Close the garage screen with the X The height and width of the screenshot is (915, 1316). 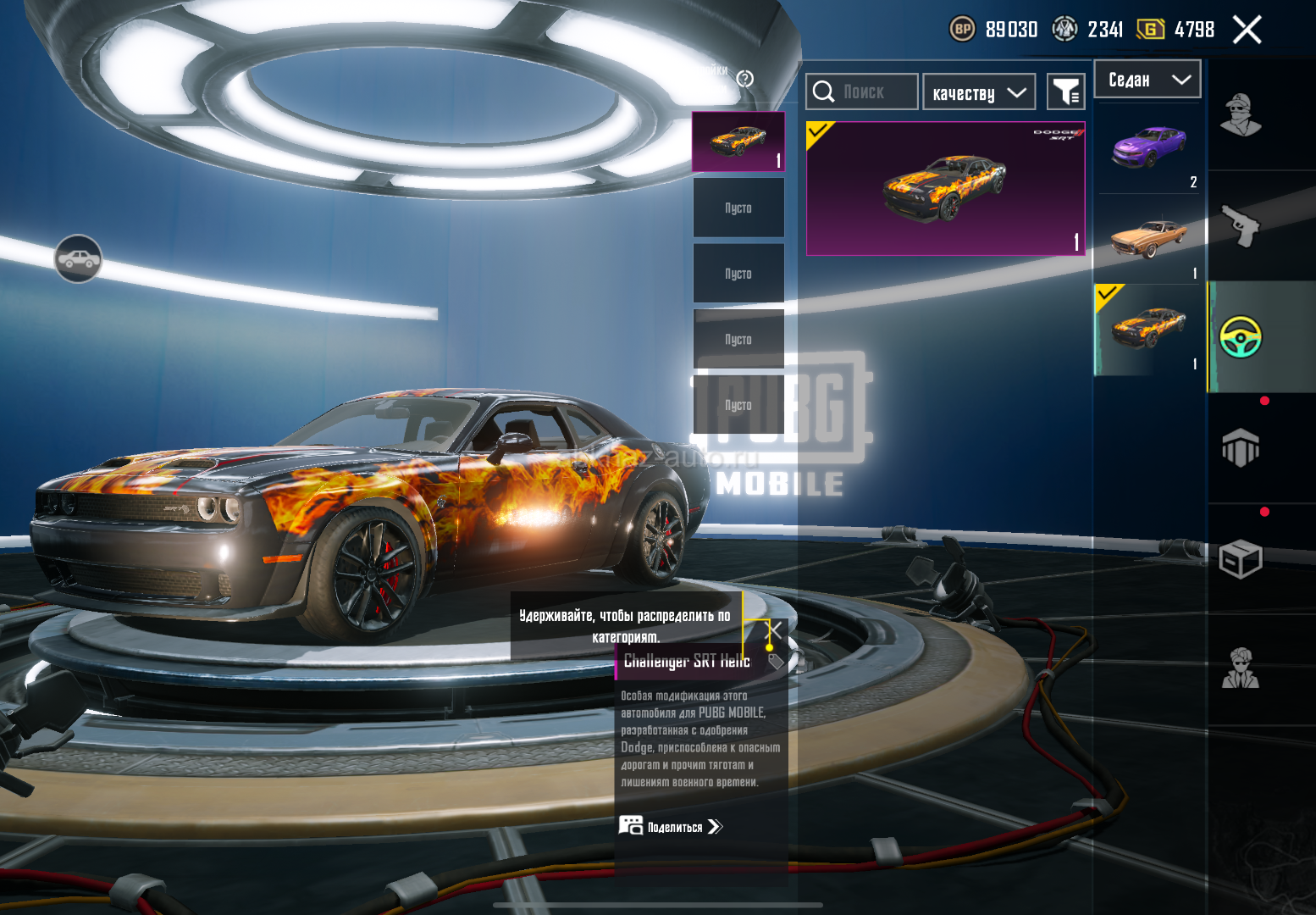point(1247,30)
